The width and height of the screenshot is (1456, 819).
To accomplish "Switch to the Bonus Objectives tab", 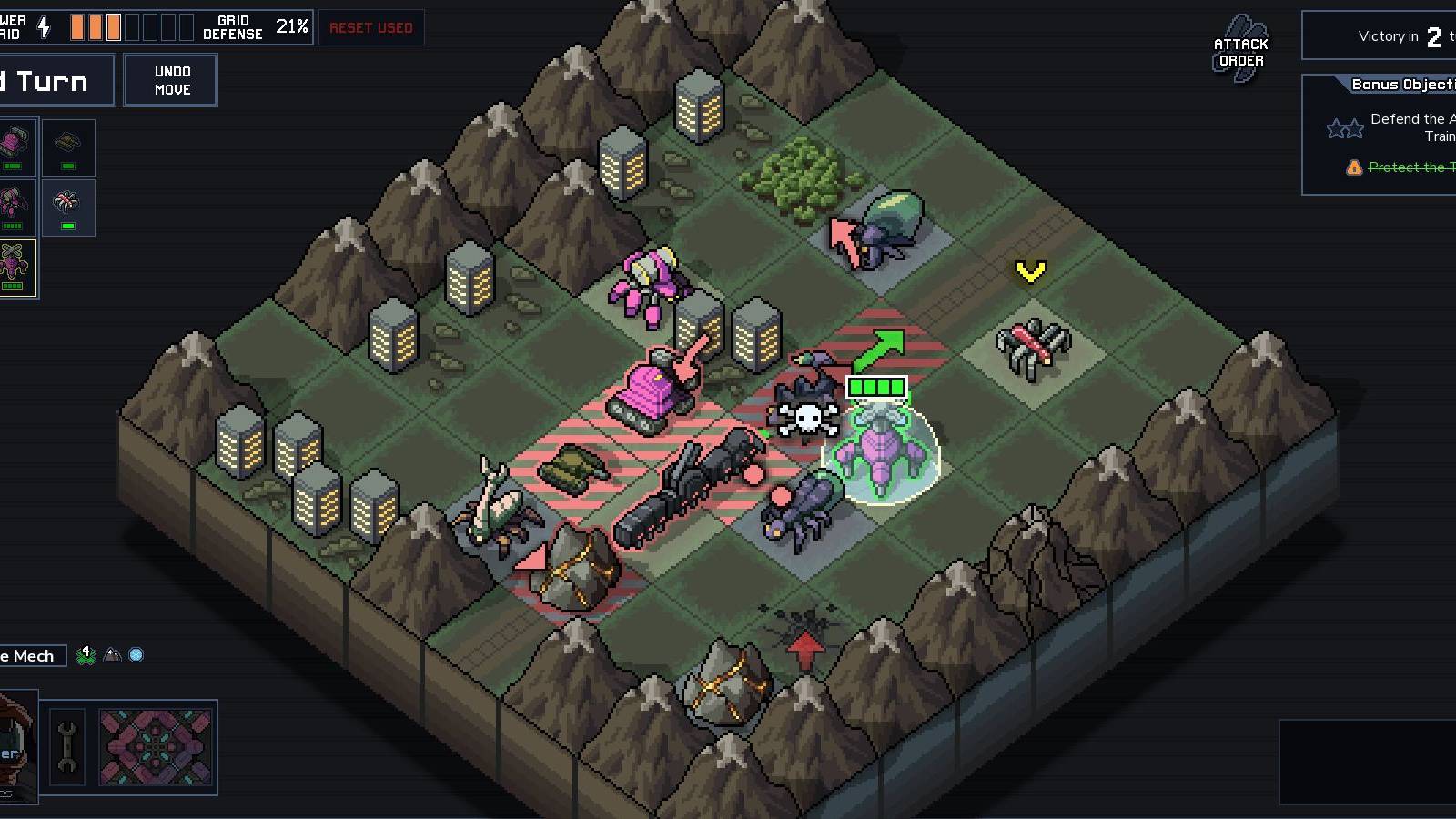I will point(1401,84).
